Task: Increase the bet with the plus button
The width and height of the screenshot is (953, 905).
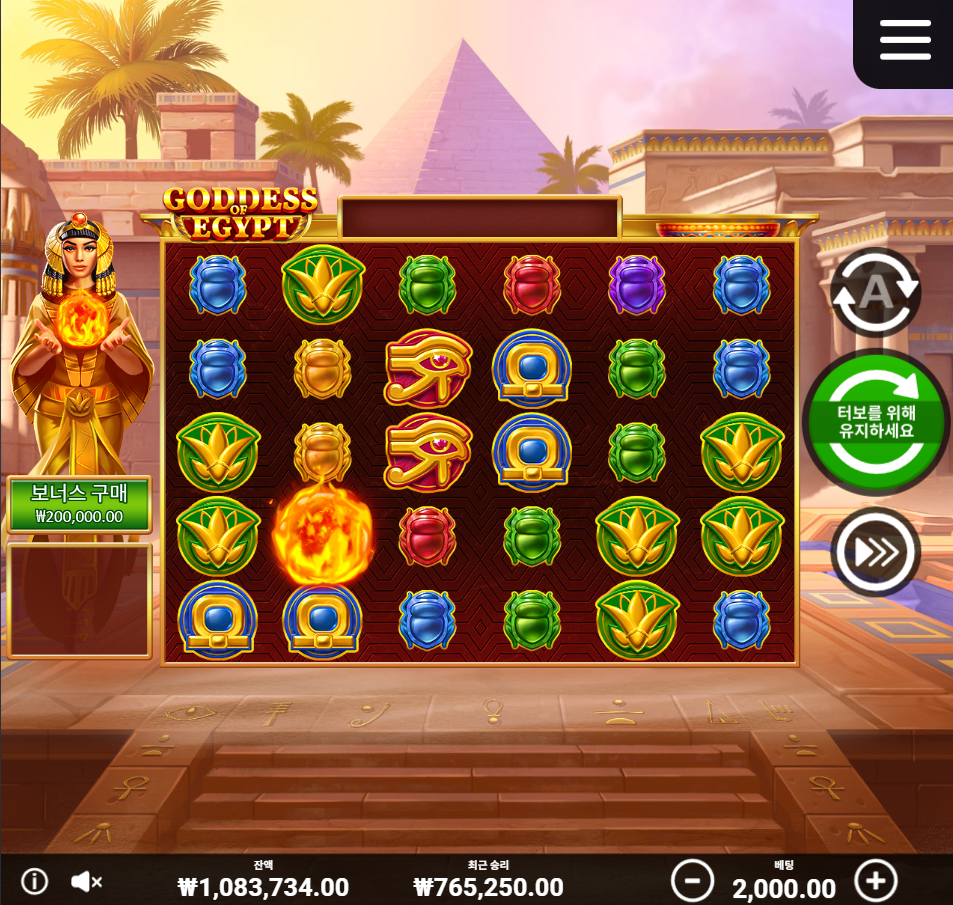Action: pos(876,881)
